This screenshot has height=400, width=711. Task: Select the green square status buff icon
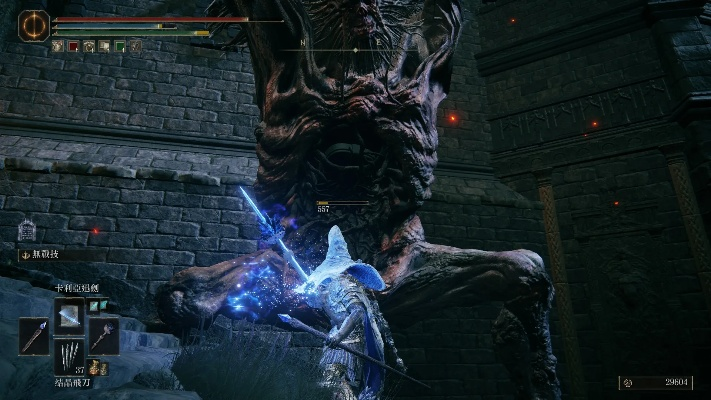120,46
